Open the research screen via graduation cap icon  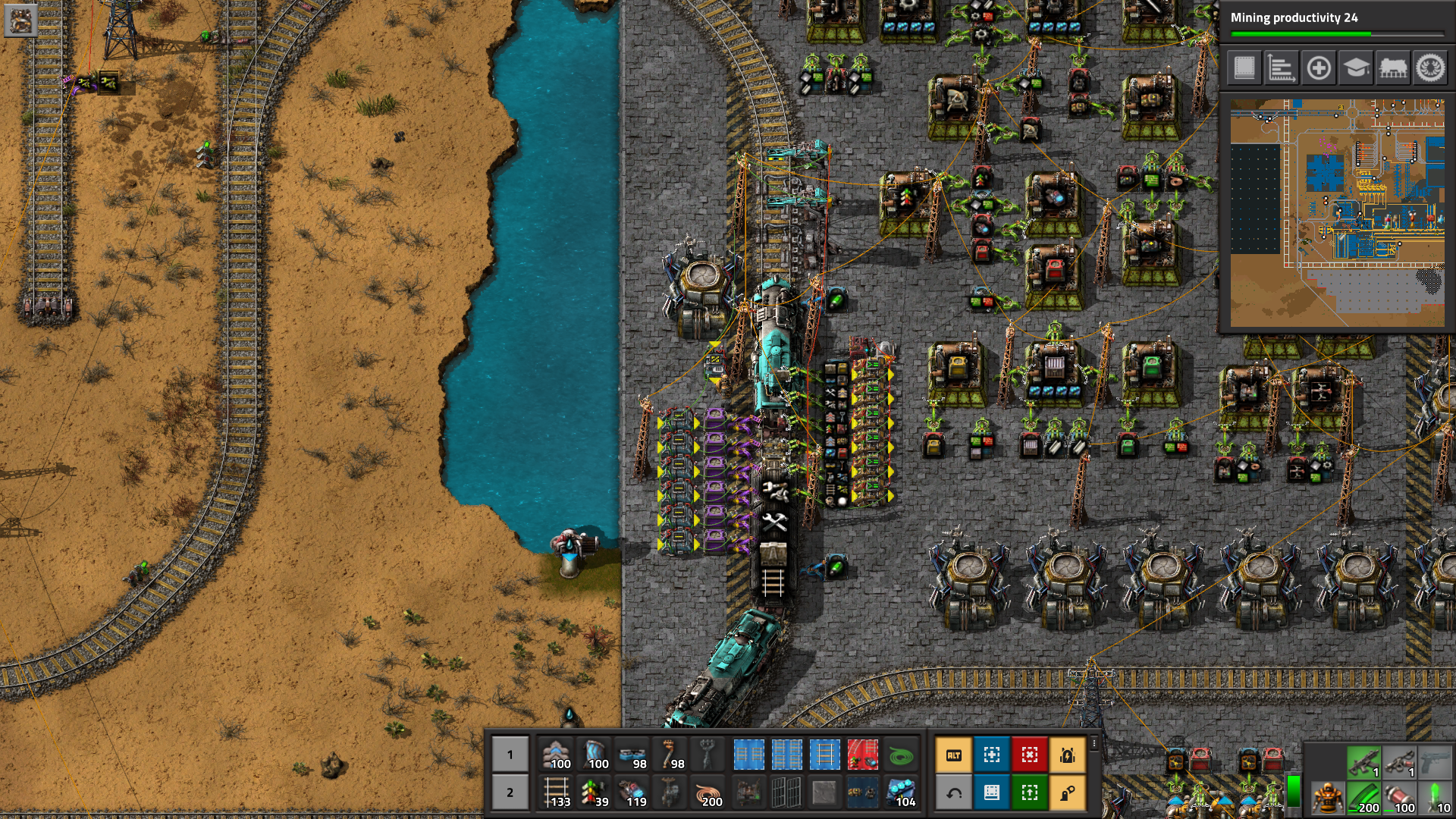tap(1355, 68)
